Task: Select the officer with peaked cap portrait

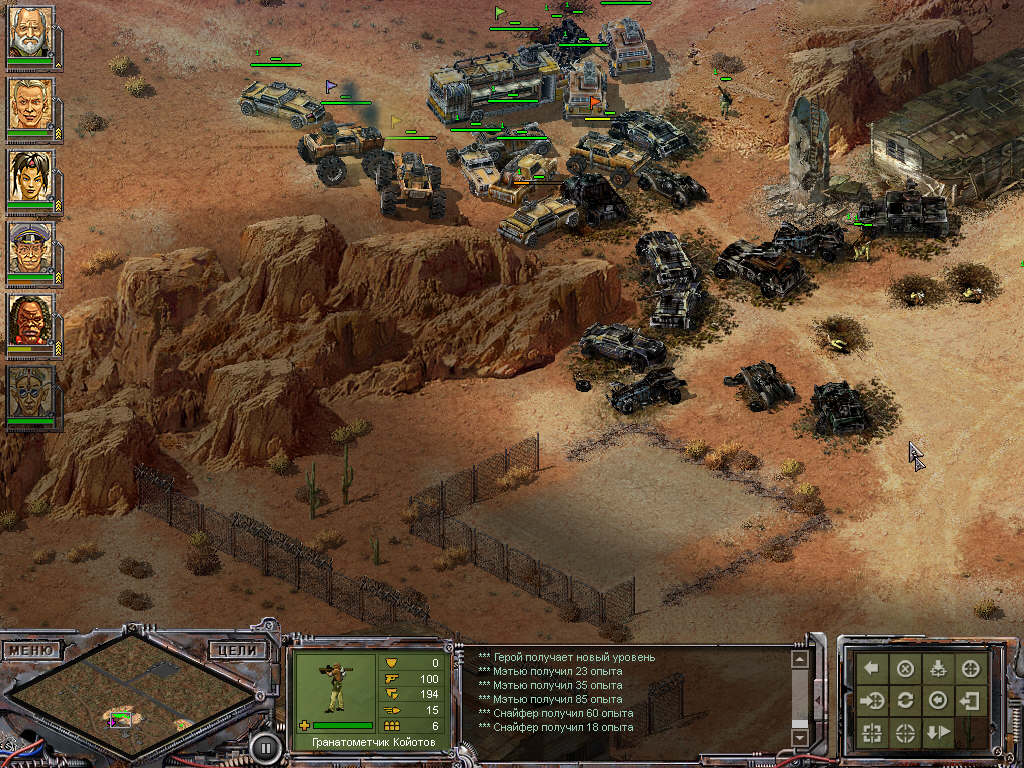Action: (x=31, y=250)
